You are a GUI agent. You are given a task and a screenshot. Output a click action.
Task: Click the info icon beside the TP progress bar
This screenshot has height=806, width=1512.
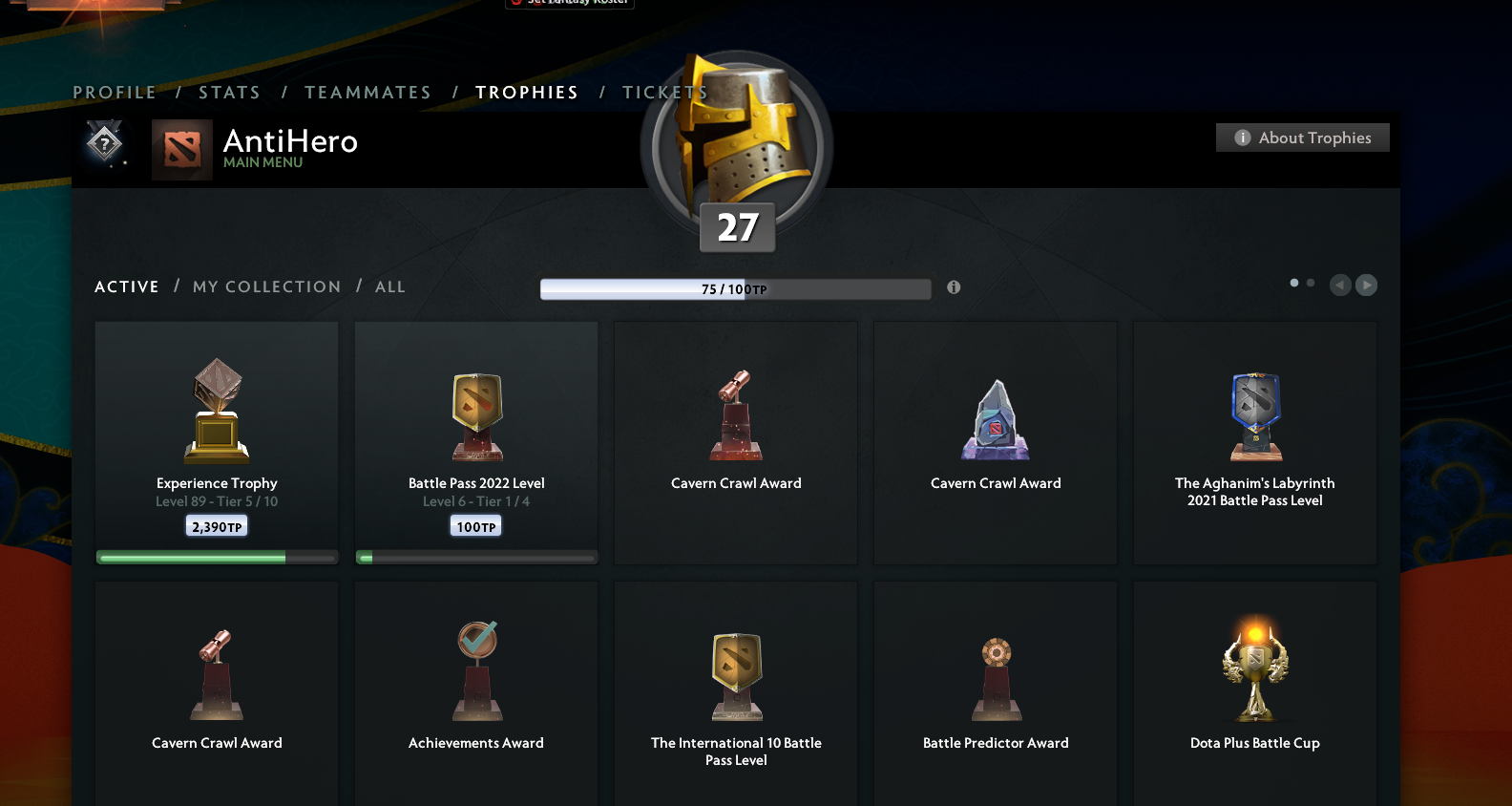coord(953,286)
